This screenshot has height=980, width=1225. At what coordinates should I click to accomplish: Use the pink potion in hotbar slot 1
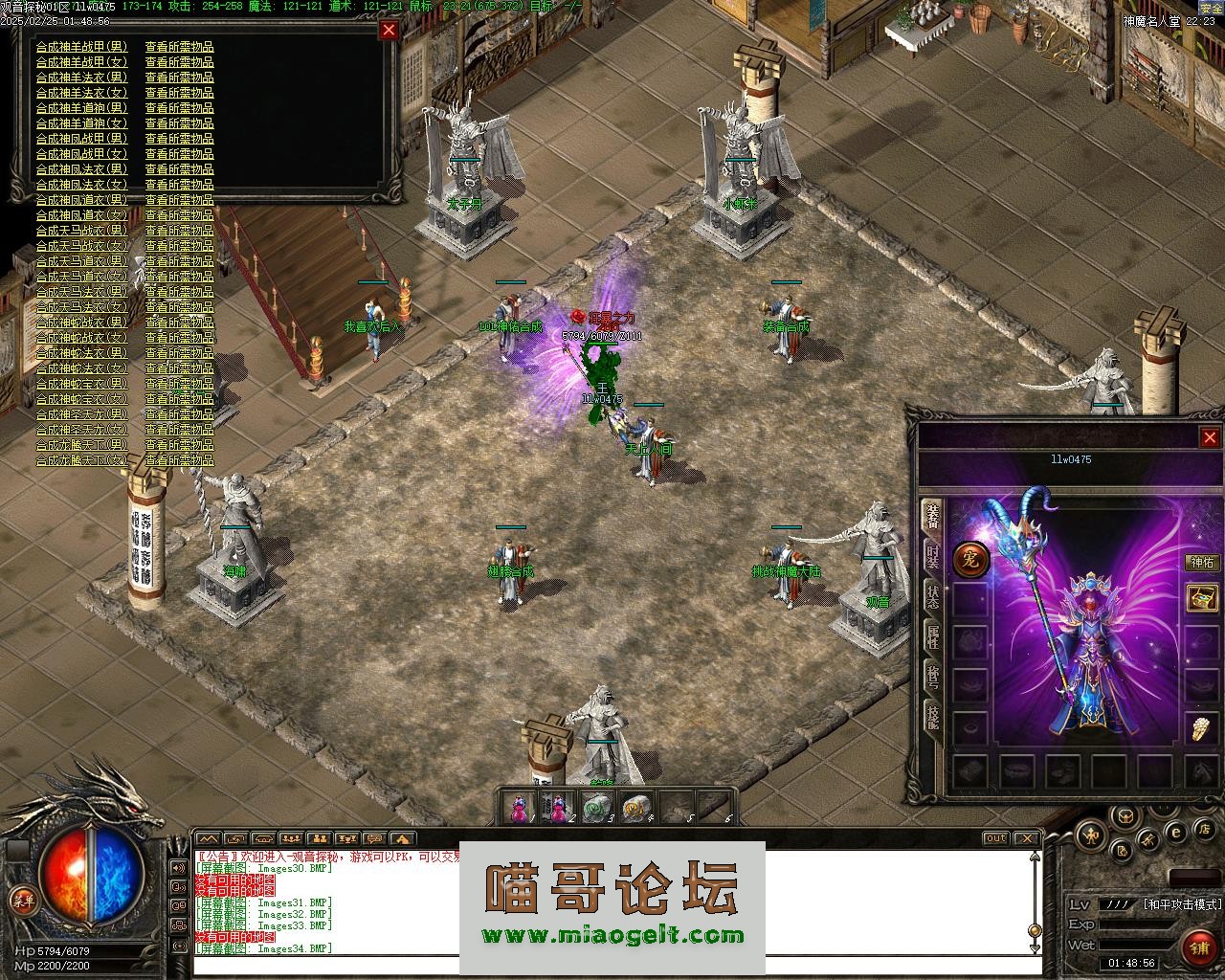click(520, 809)
